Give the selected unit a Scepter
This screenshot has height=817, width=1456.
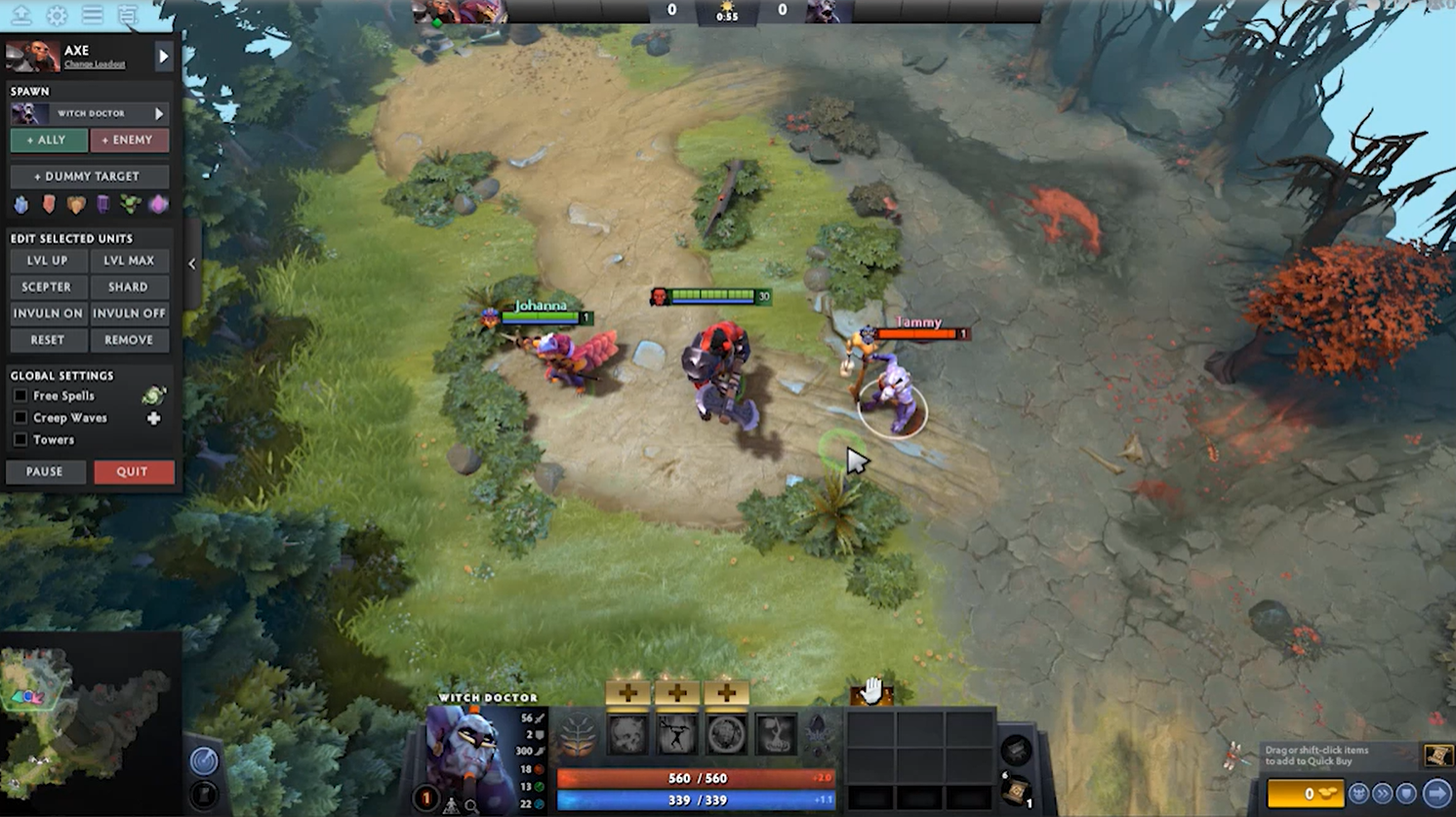coord(47,287)
